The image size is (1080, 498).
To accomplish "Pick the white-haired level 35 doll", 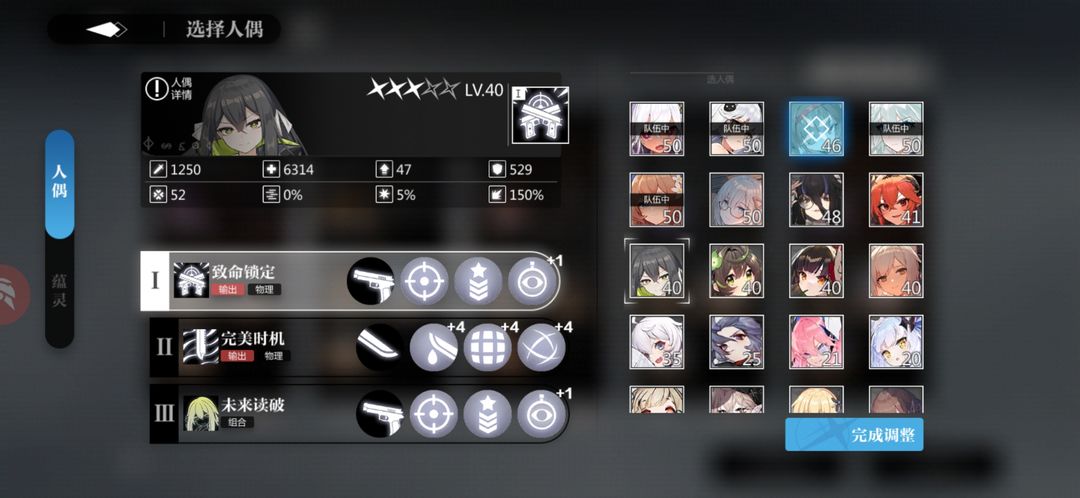I will click(x=657, y=342).
